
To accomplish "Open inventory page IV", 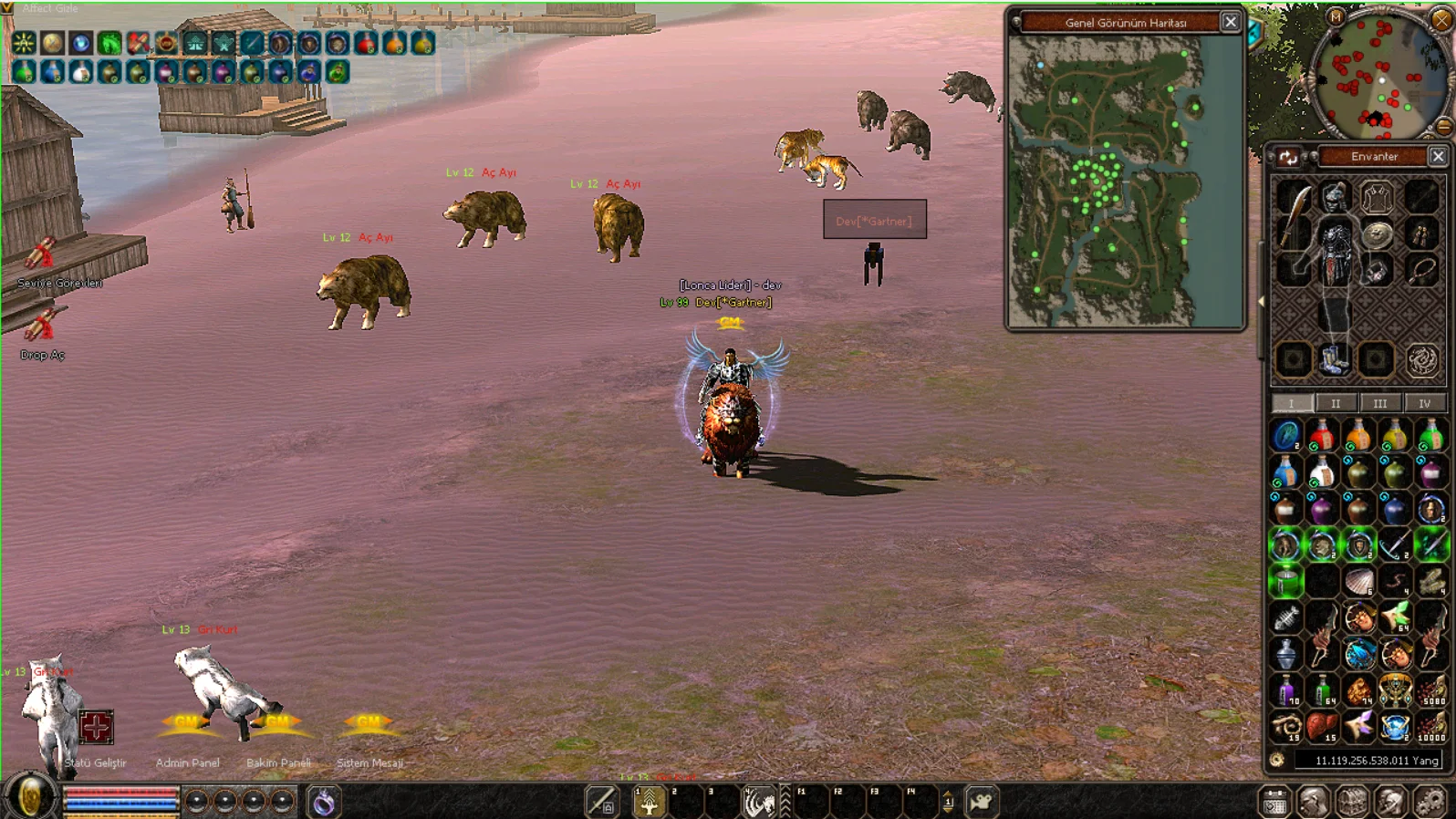I will tap(1424, 403).
